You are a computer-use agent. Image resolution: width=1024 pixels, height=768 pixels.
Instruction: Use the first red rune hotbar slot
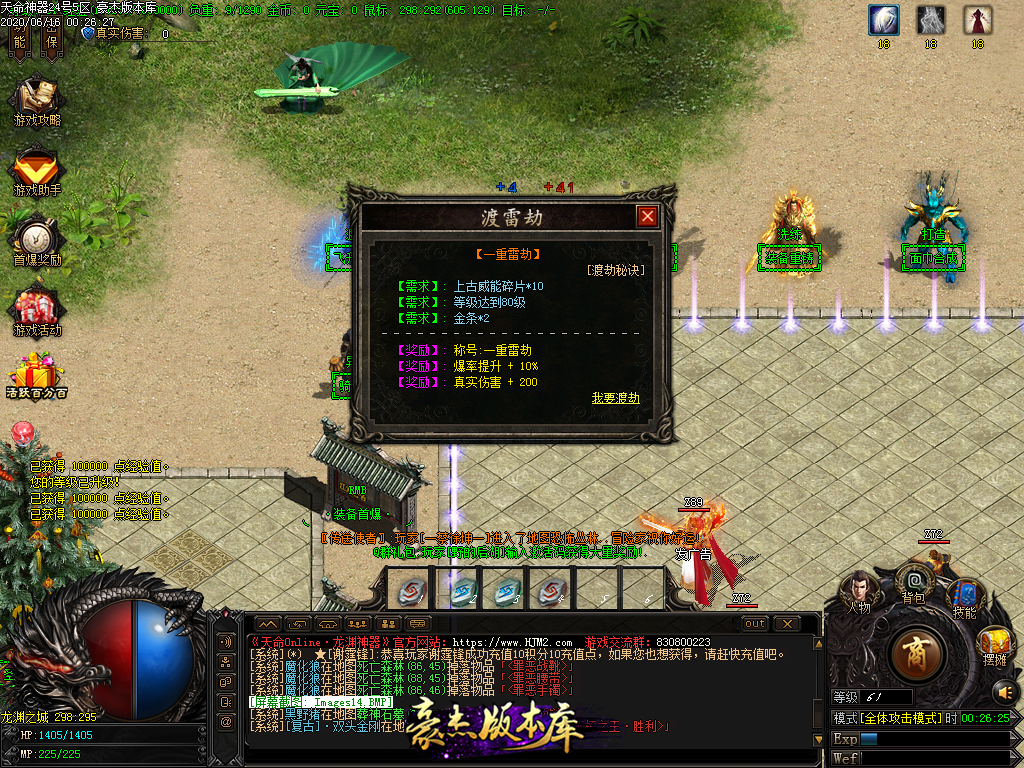coord(408,590)
